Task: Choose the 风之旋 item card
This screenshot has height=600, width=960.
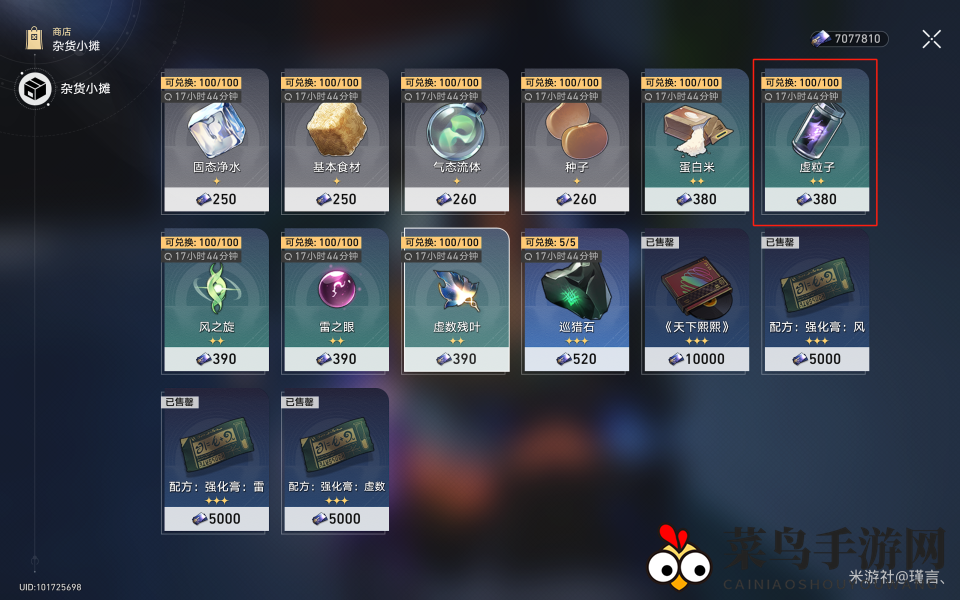Action: 215,300
